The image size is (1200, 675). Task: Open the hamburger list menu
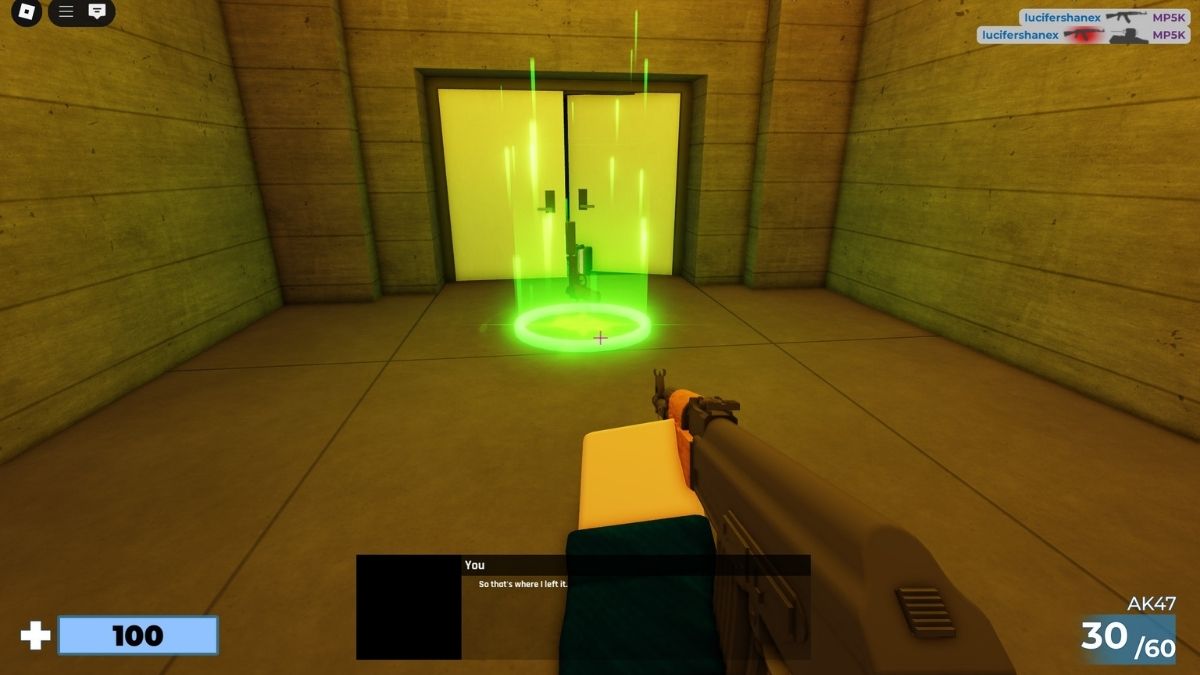pyautogui.click(x=66, y=12)
